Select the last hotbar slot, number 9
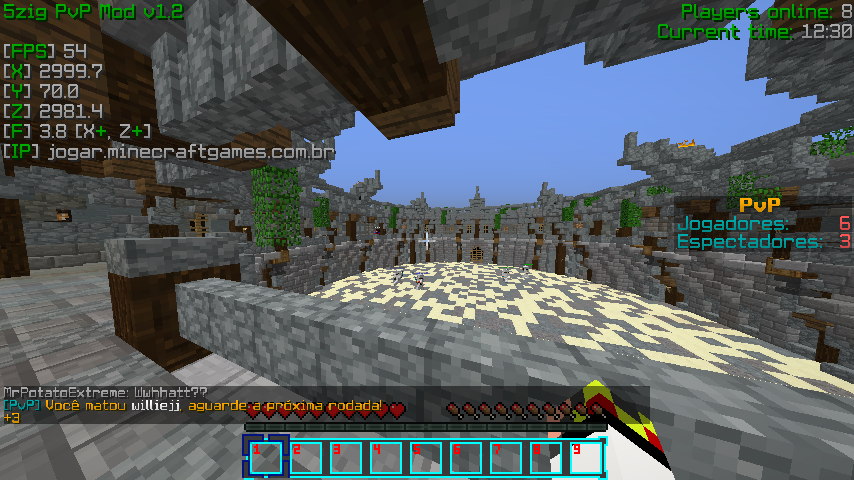This screenshot has height=480, width=854. tap(586, 457)
